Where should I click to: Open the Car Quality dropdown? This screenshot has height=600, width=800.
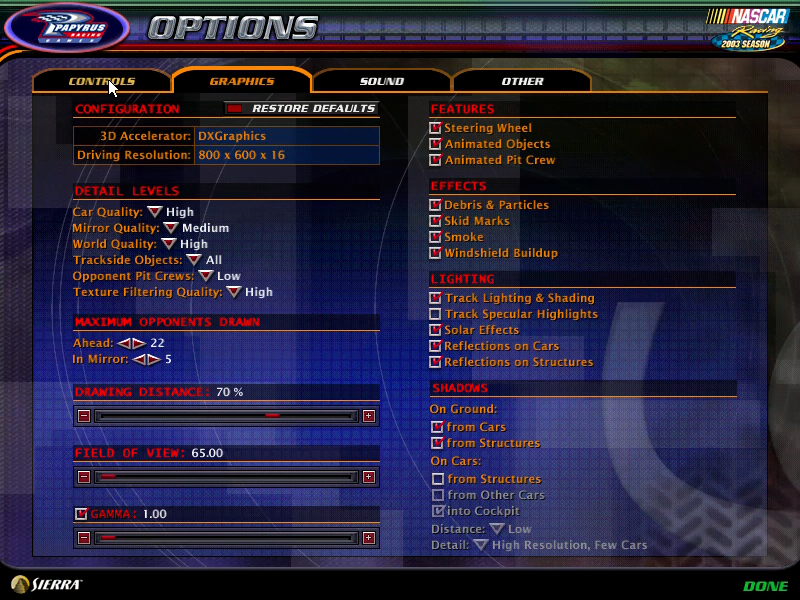click(154, 212)
